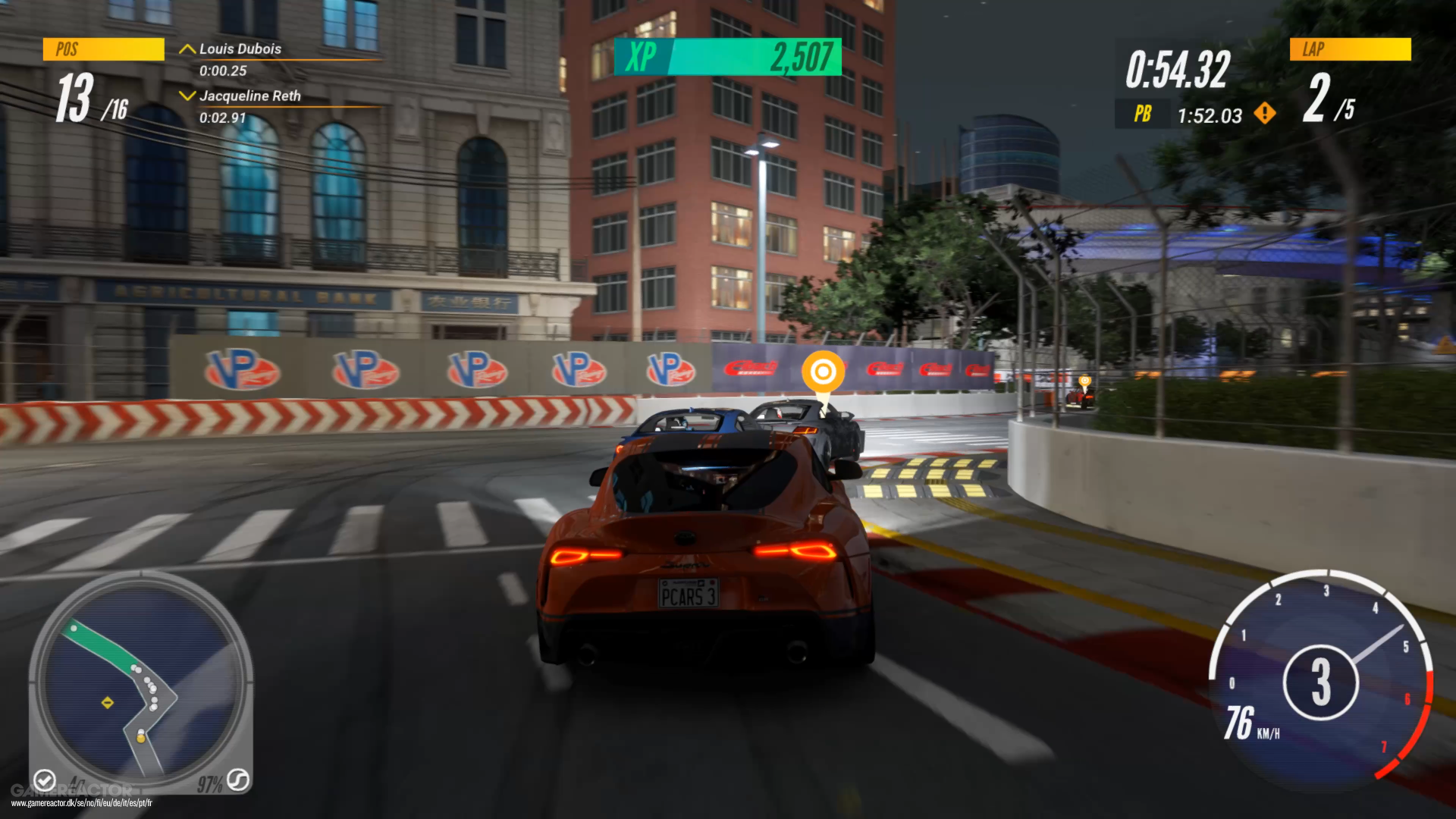Click the gear indicator showing 3
The width and height of the screenshot is (1456, 819).
1323,681
